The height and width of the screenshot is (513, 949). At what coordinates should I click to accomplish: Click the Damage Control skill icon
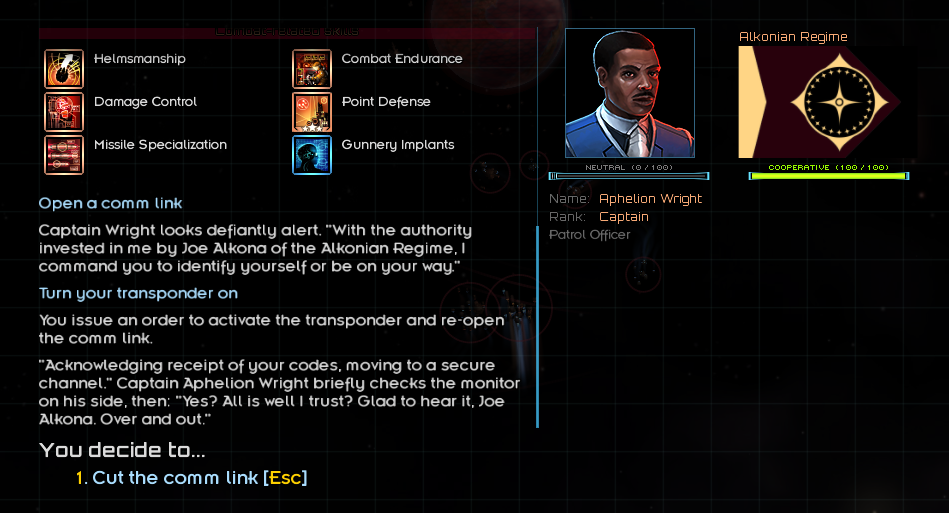click(x=64, y=111)
